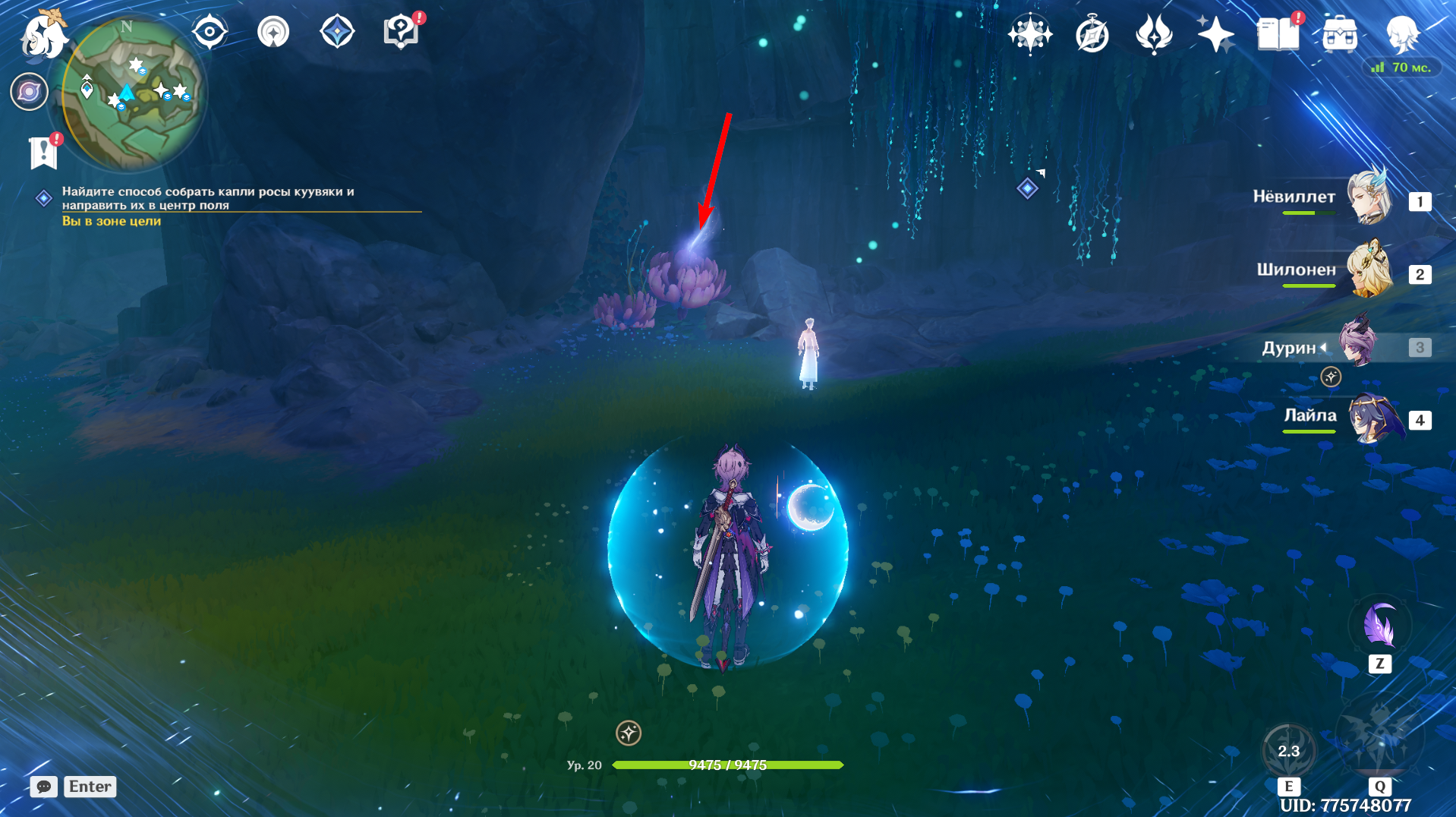Open the swirl icon left of the minimap
The height and width of the screenshot is (817, 1456).
[x=29, y=92]
